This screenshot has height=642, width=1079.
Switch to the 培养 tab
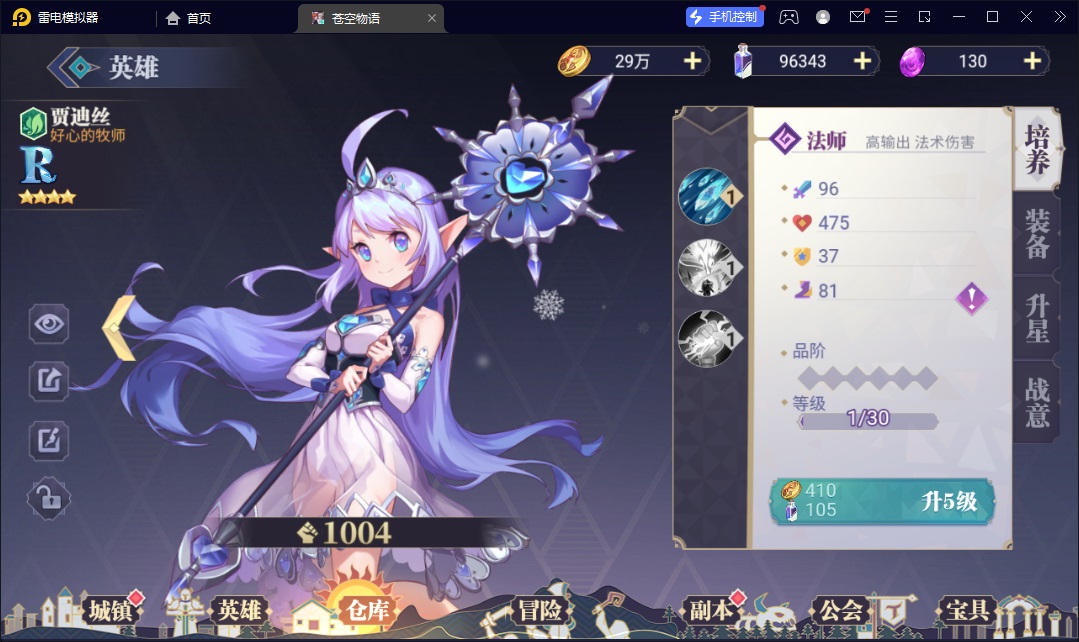point(1037,151)
